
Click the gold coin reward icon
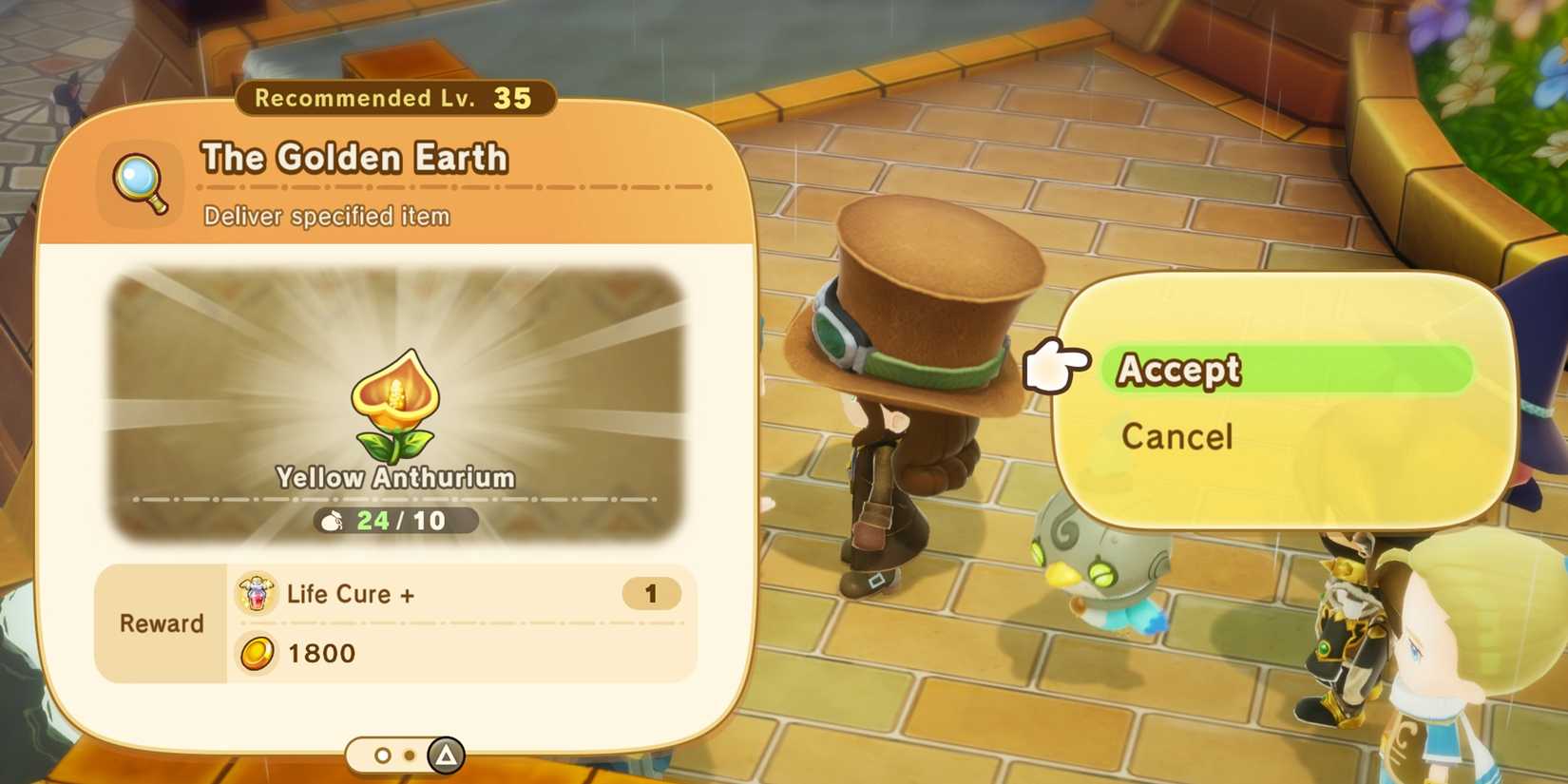tap(255, 653)
